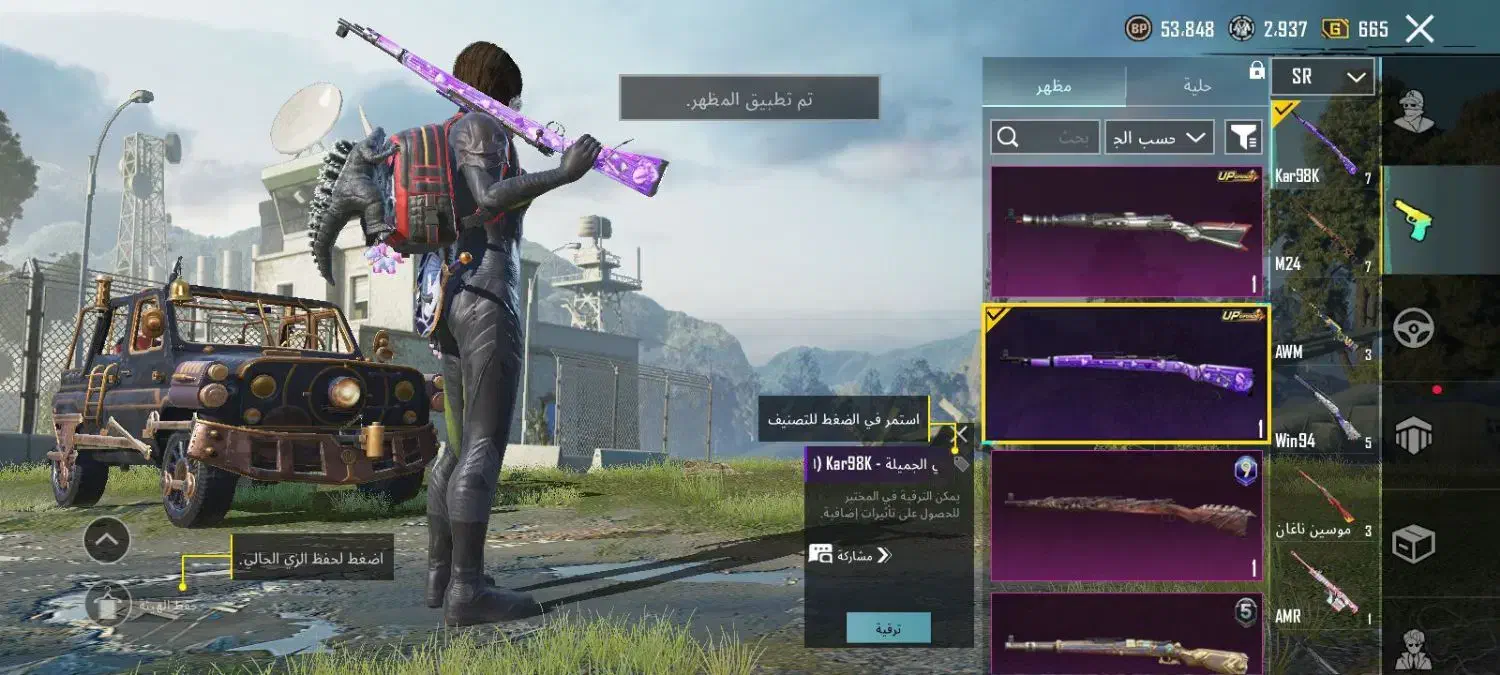Open the SR weapon type dropdown
The height and width of the screenshot is (675, 1500).
(1322, 77)
